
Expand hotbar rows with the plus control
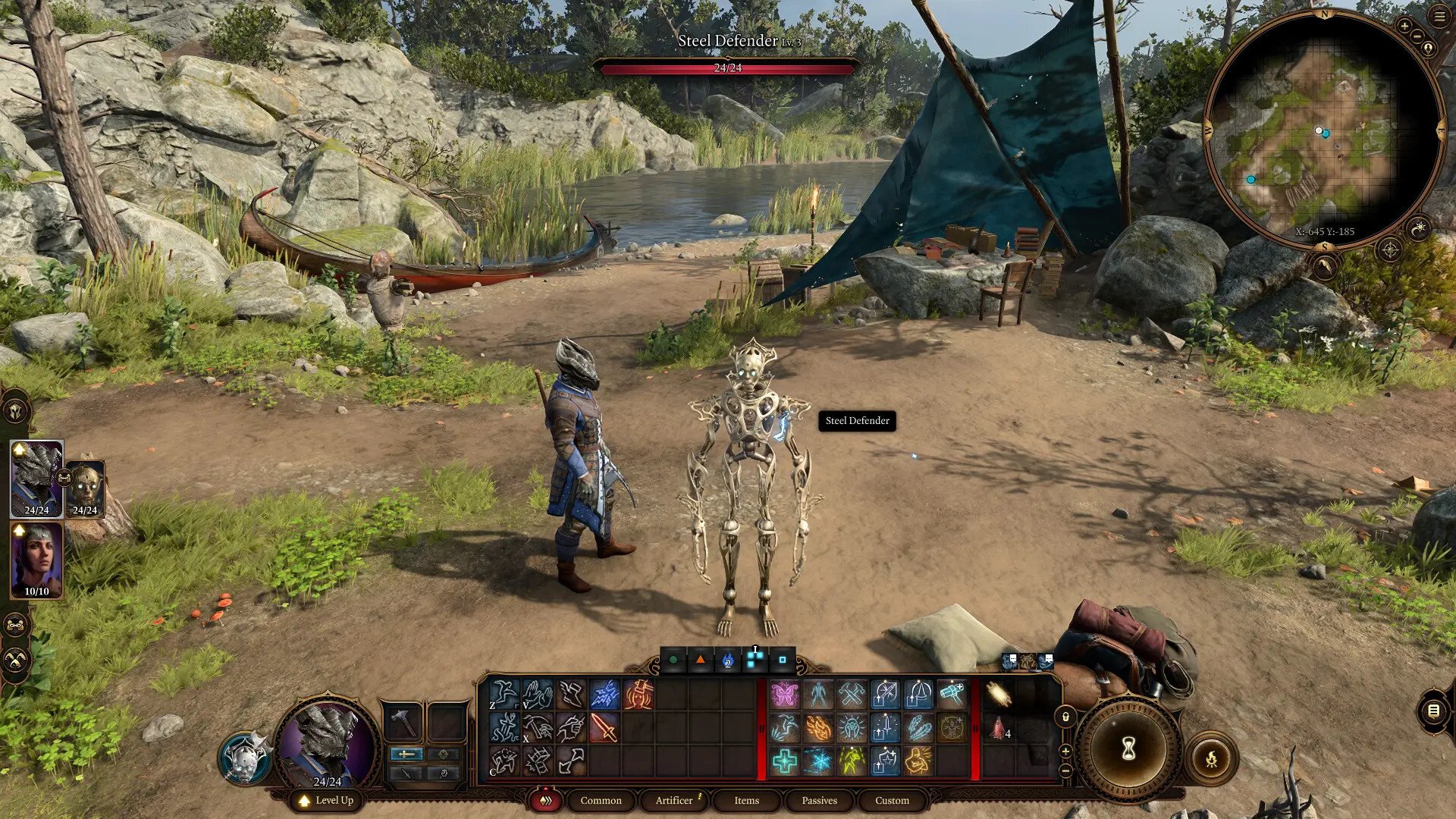pos(1065,751)
